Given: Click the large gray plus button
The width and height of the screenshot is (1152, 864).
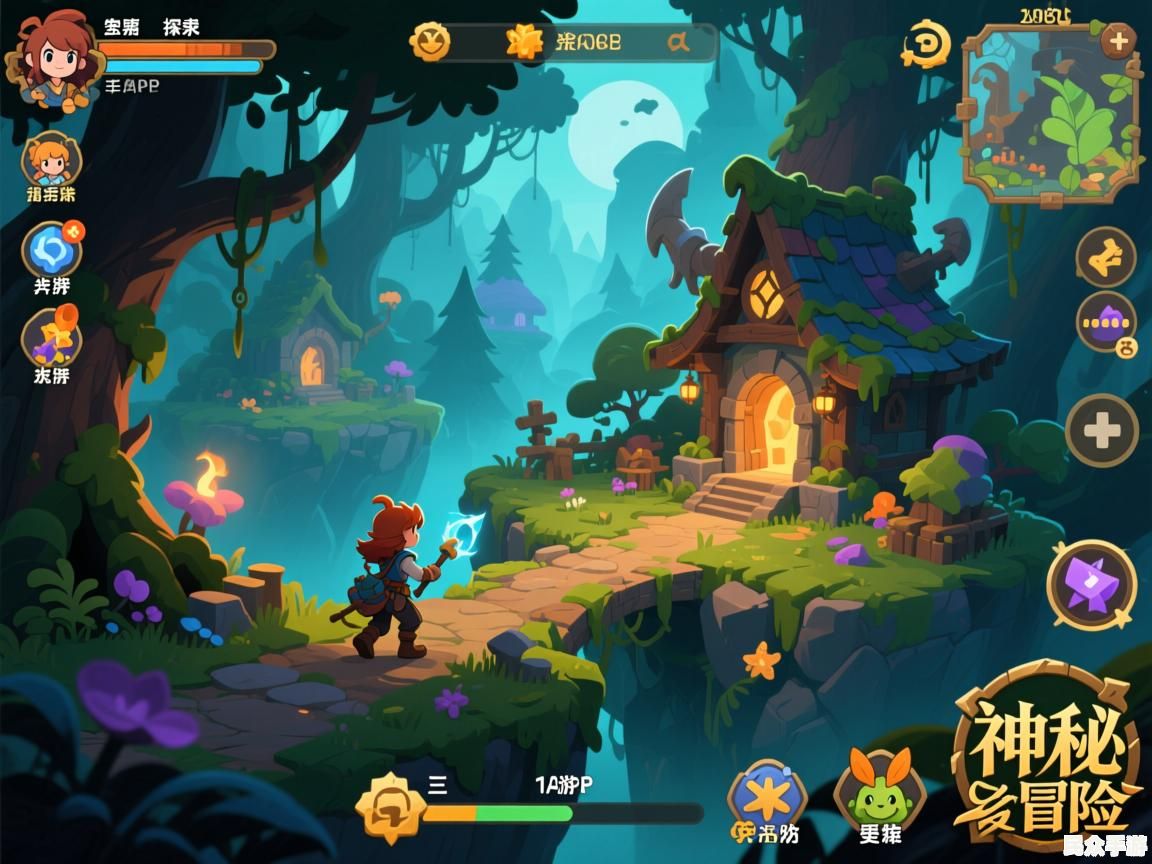Looking at the screenshot, I should (x=1102, y=431).
